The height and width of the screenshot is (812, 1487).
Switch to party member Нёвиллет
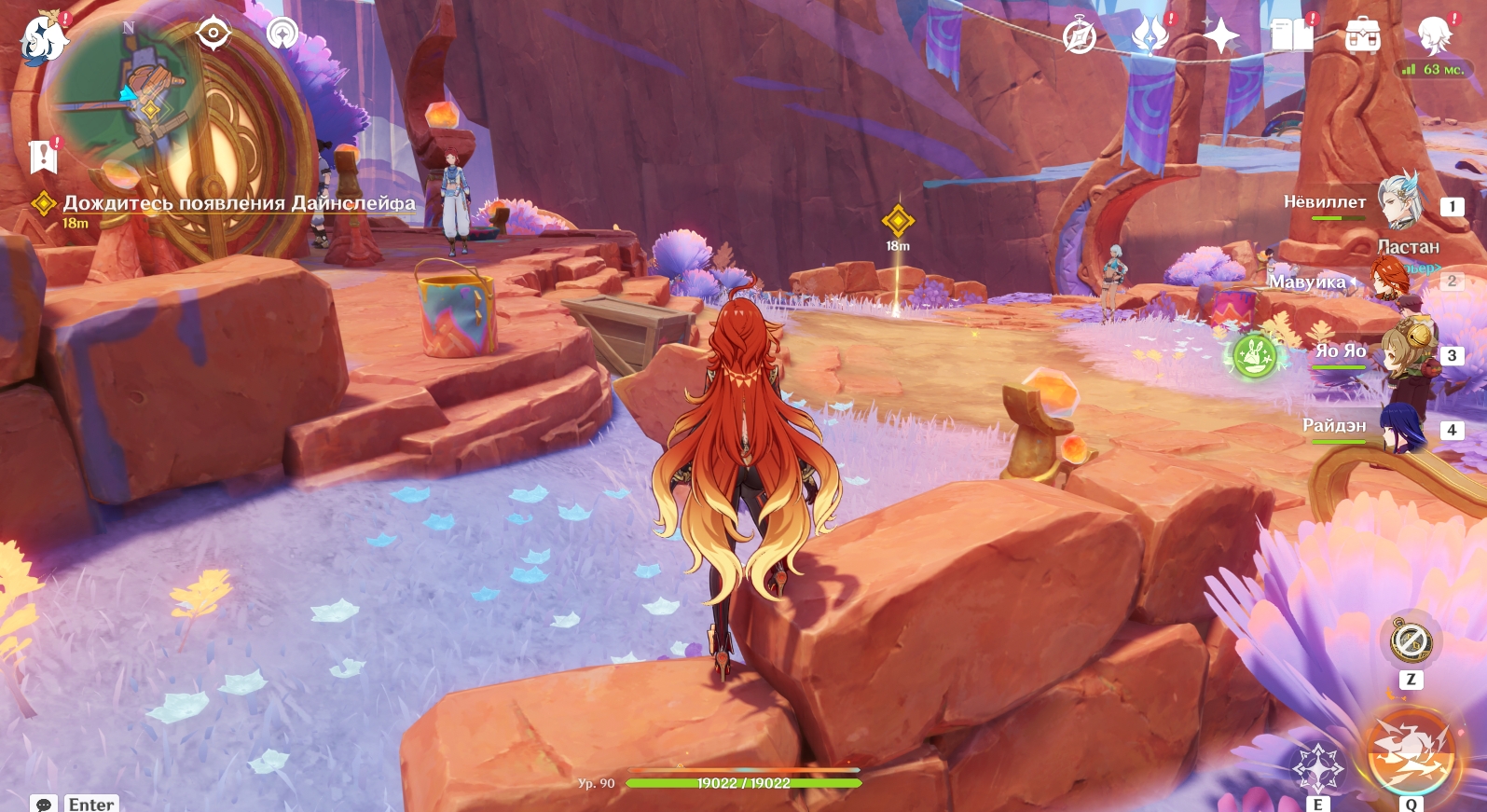[x=1398, y=201]
